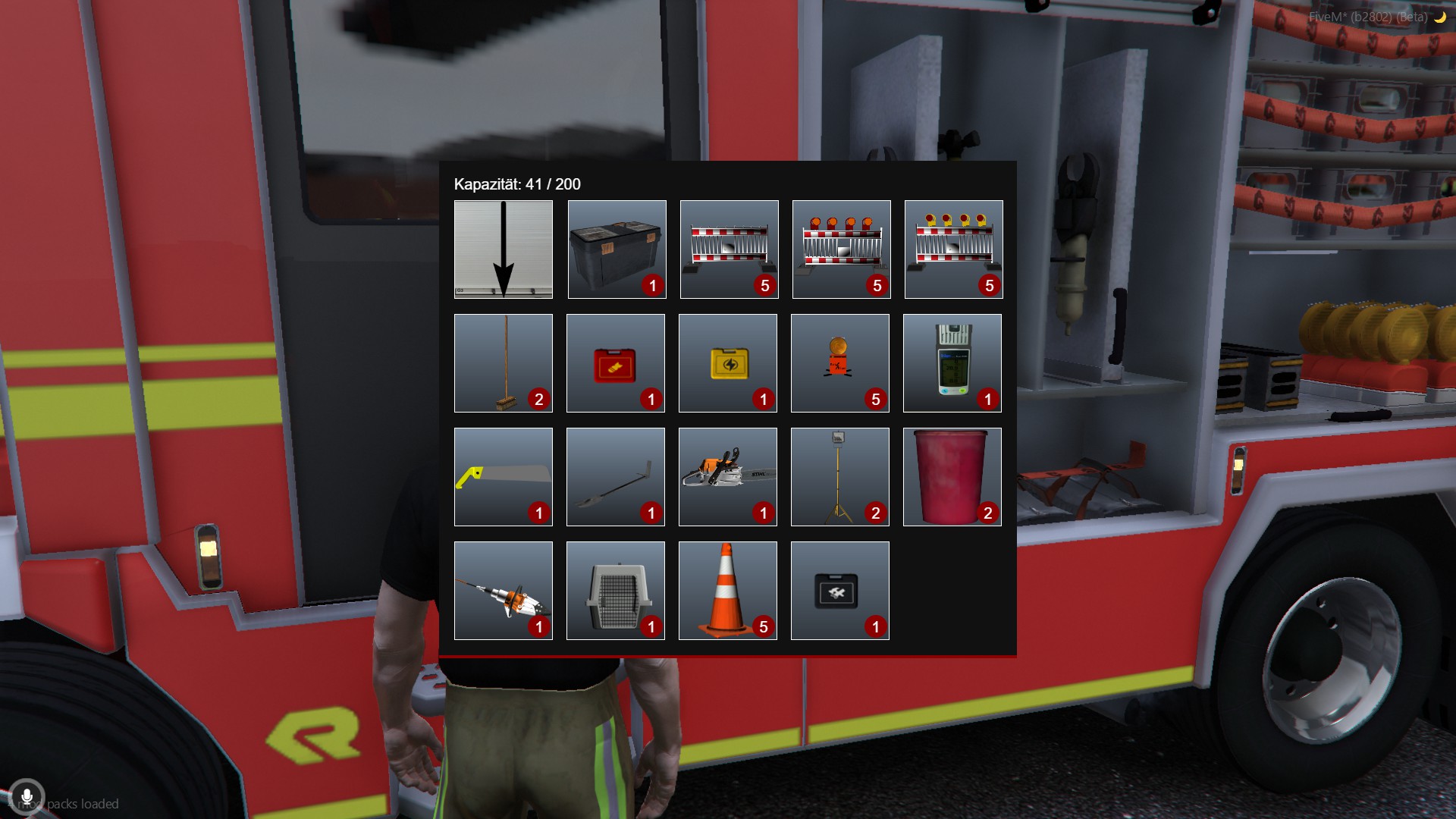Select the black tool case item
This screenshot has width=1456, height=819.
840,591
